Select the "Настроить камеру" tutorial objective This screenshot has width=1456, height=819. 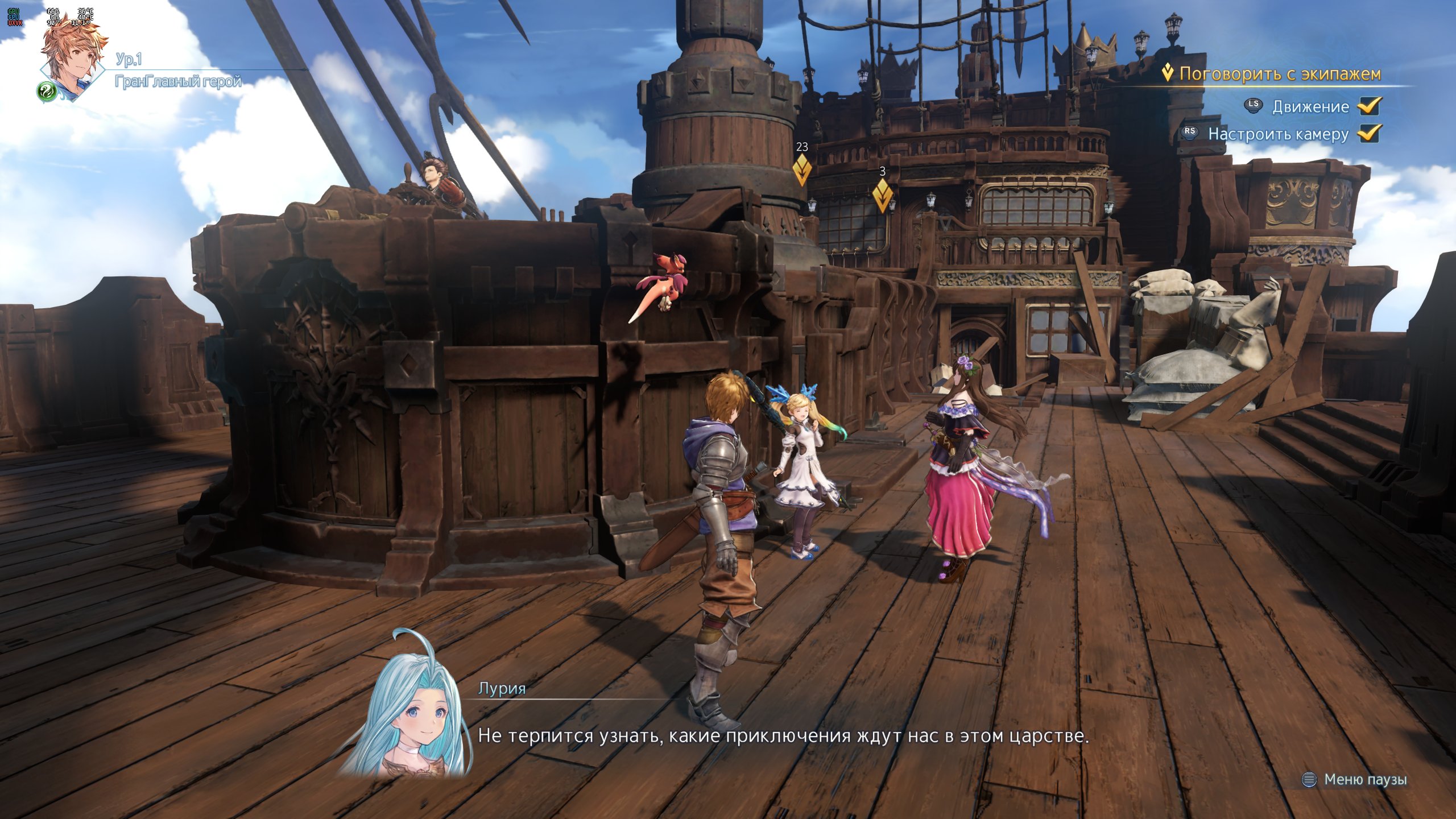tap(1277, 134)
